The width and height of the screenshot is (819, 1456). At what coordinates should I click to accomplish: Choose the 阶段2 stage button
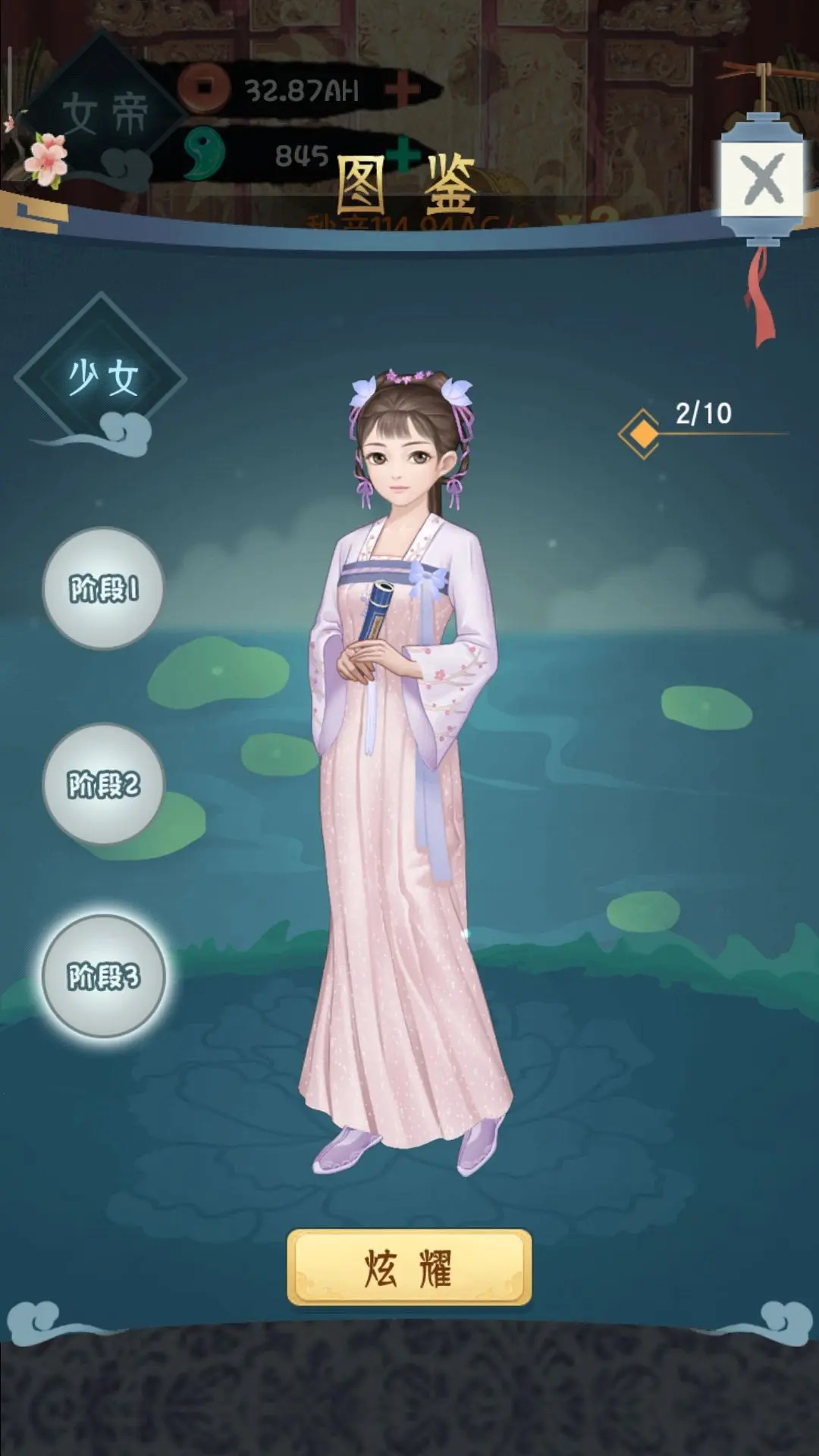pyautogui.click(x=103, y=784)
